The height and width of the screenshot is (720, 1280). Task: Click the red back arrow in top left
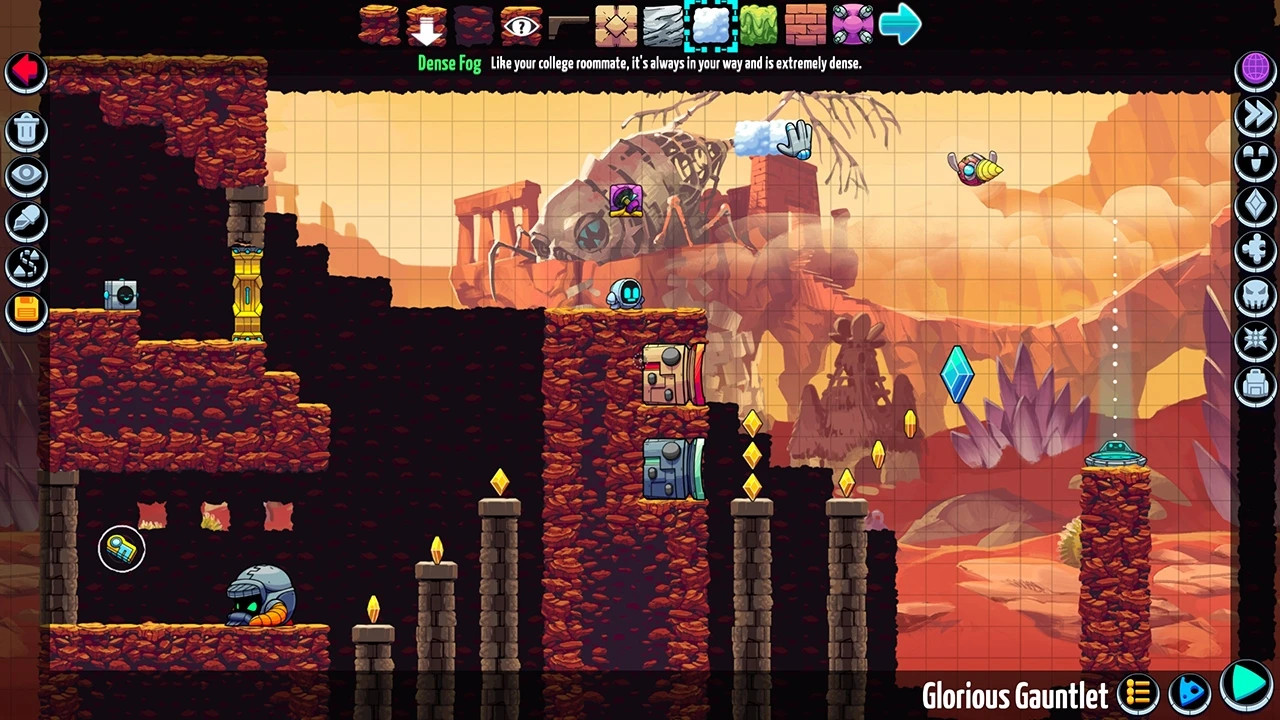point(25,70)
